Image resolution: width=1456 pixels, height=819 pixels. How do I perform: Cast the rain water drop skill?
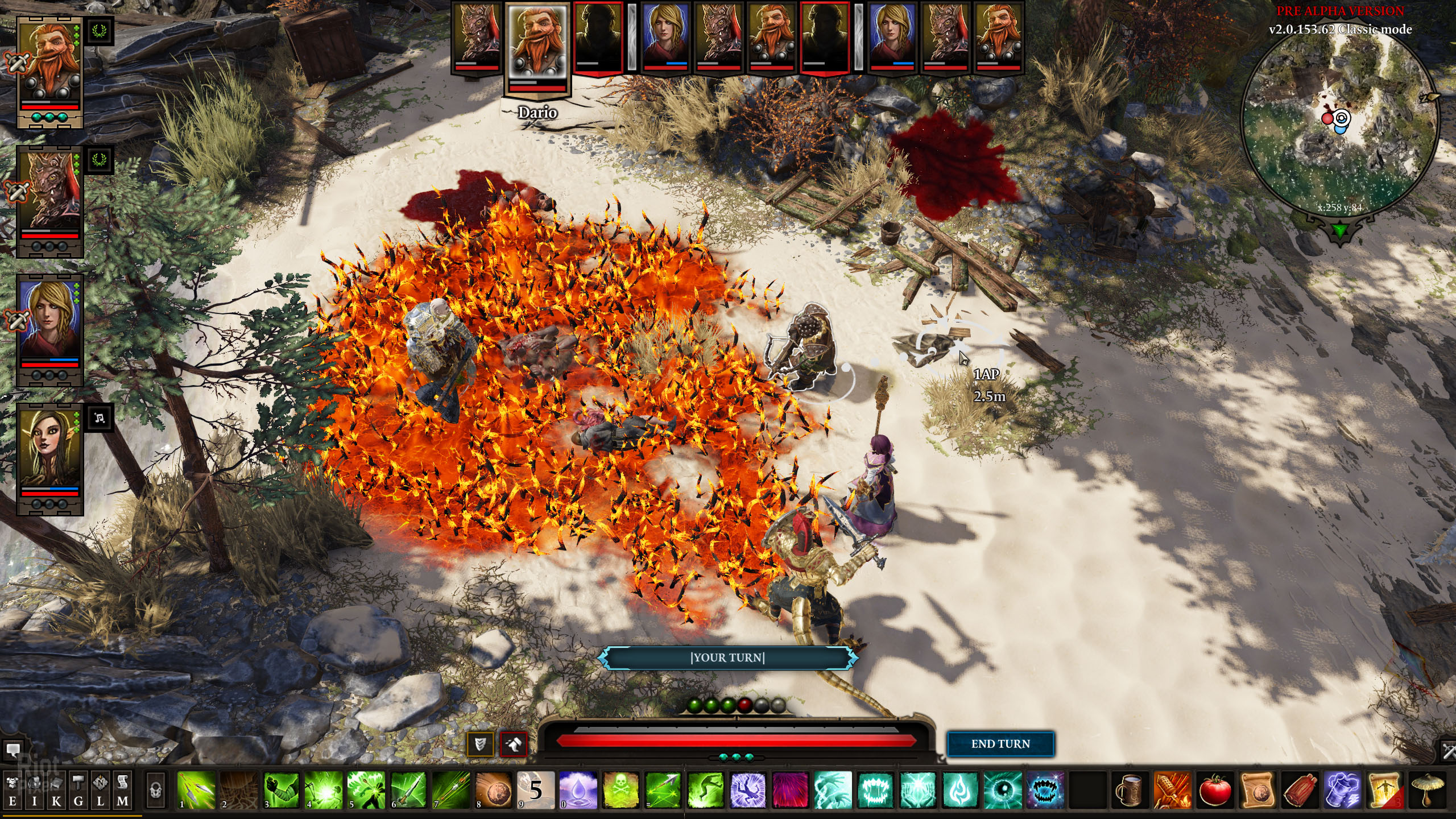578,791
